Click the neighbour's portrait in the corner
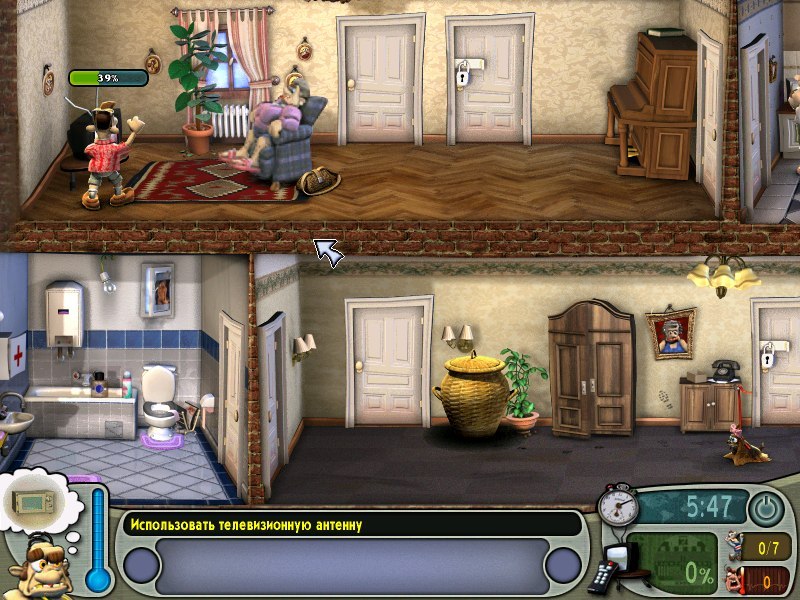800x600 pixels. pyautogui.click(x=38, y=570)
